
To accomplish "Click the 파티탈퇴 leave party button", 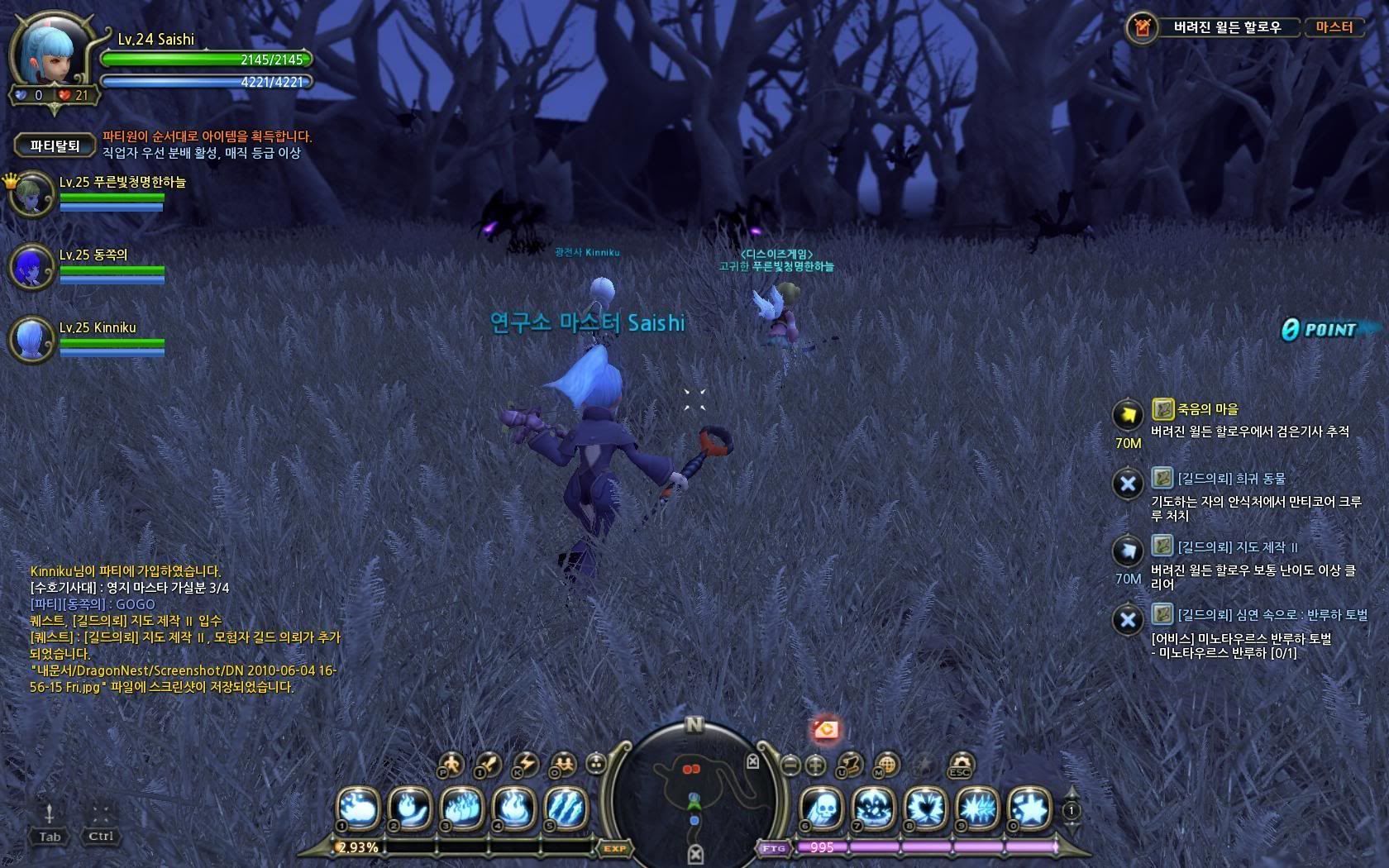I will [x=55, y=145].
